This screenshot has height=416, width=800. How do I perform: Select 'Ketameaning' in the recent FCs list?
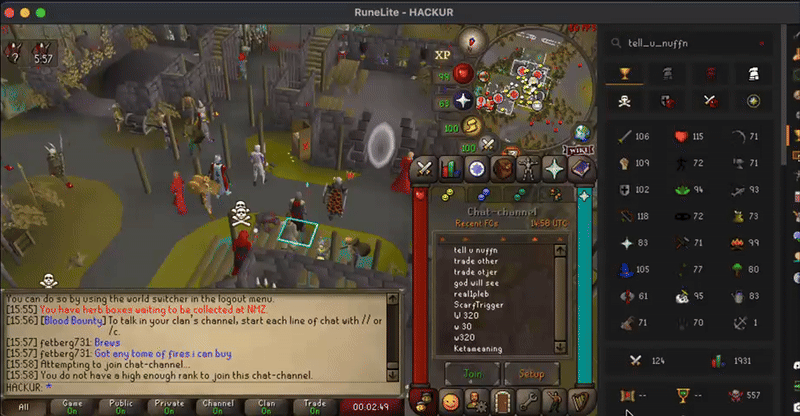coord(476,348)
